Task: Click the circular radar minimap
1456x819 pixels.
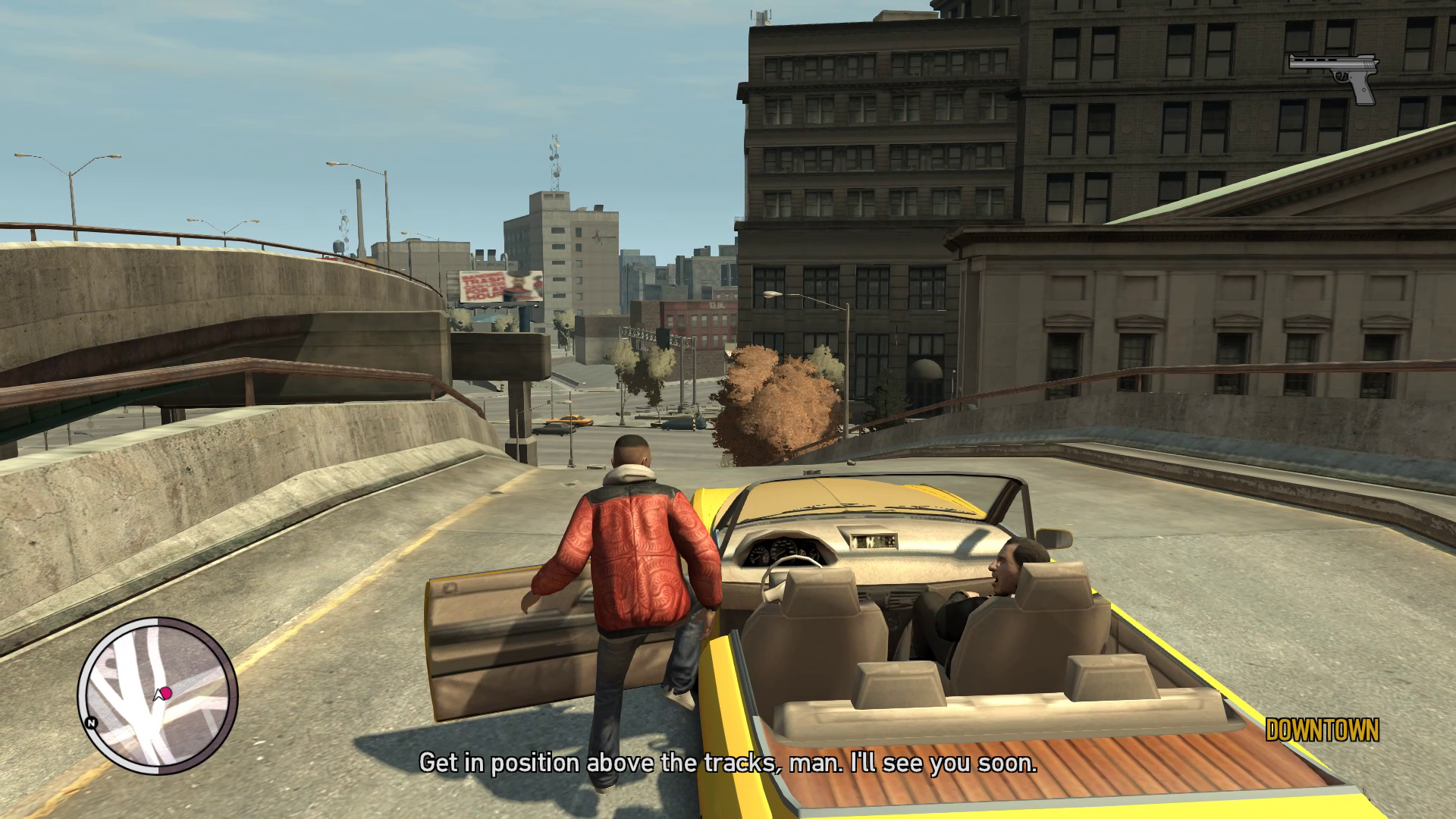Action: click(x=157, y=695)
